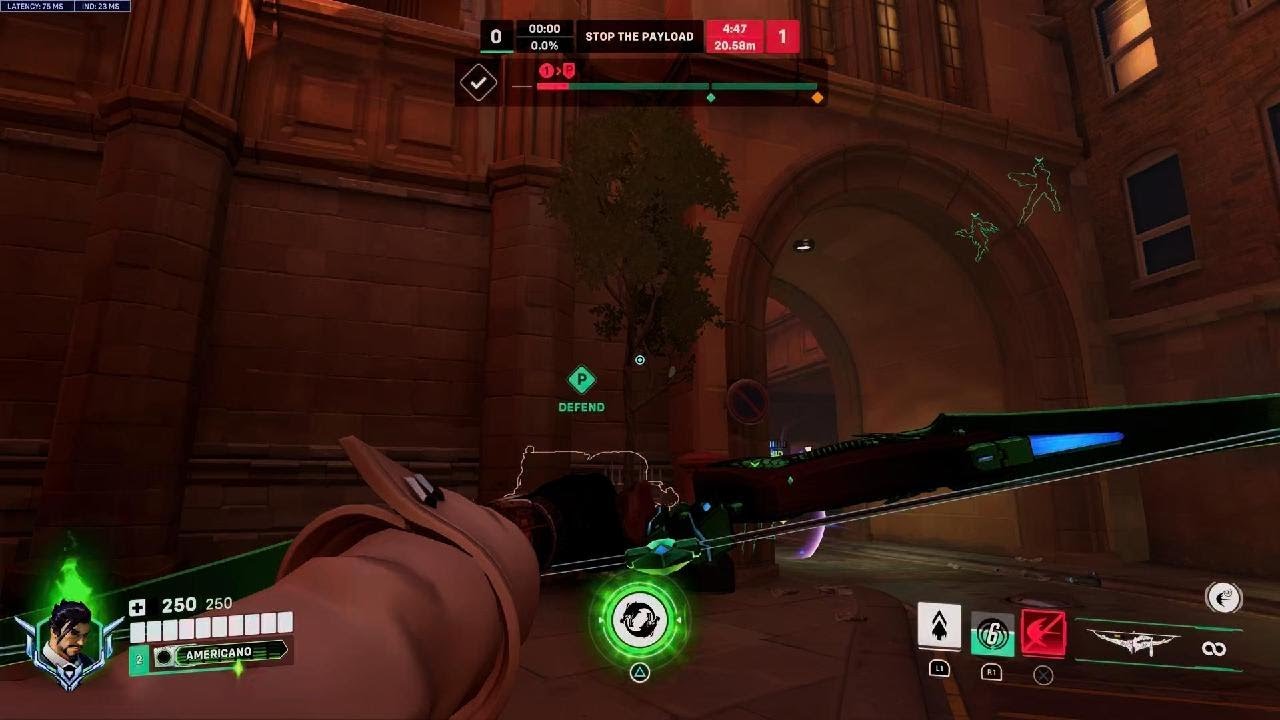Activate the Storm Arrows ability icon
This screenshot has width=1280, height=720.
[x=939, y=627]
